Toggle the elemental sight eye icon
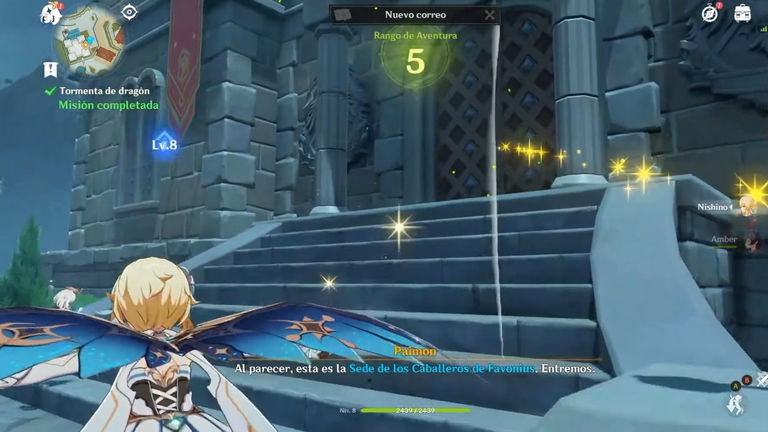Screen dimensions: 768x432 coord(129,12)
